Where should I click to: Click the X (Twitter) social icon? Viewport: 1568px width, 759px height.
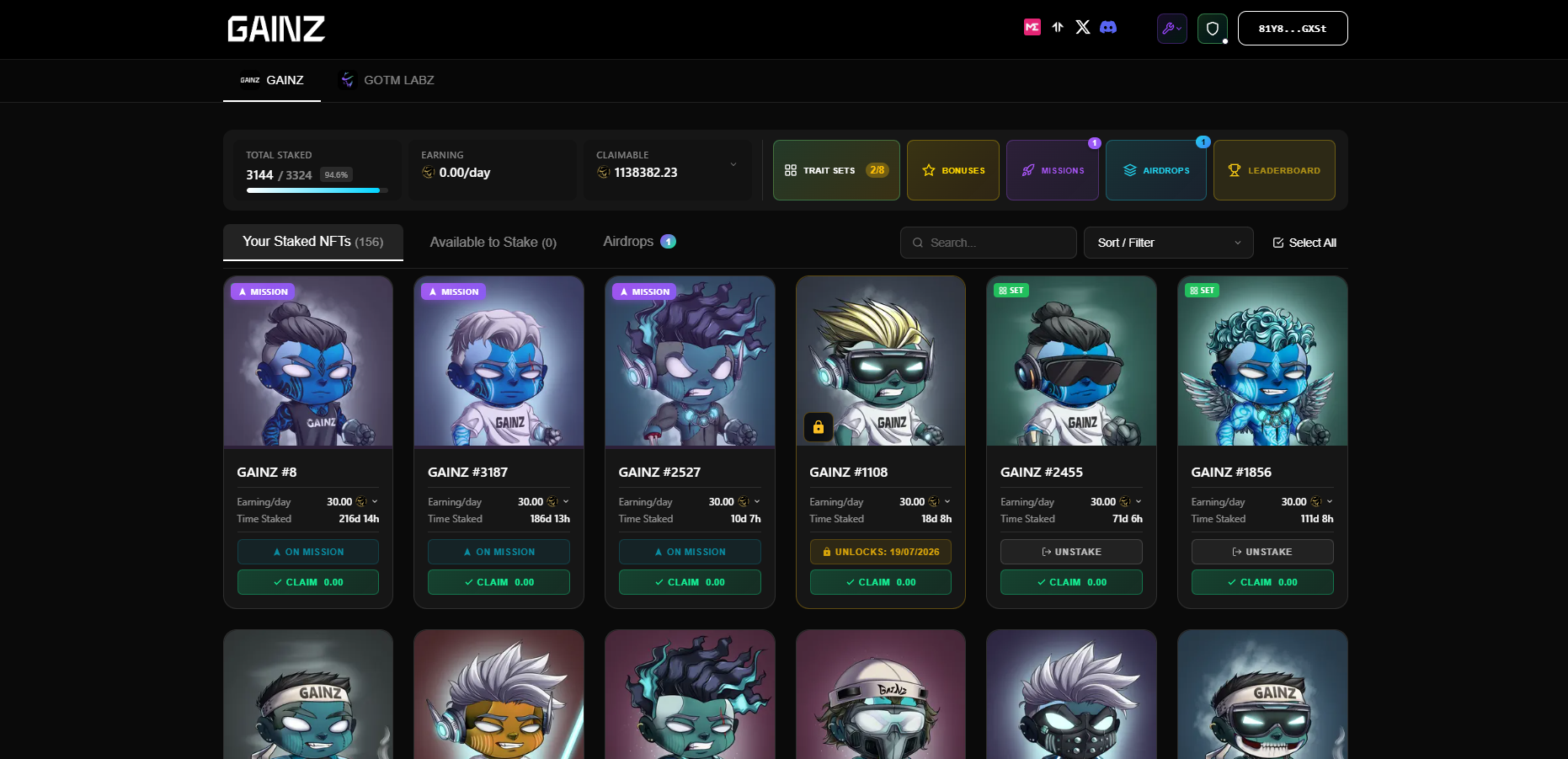click(1082, 27)
